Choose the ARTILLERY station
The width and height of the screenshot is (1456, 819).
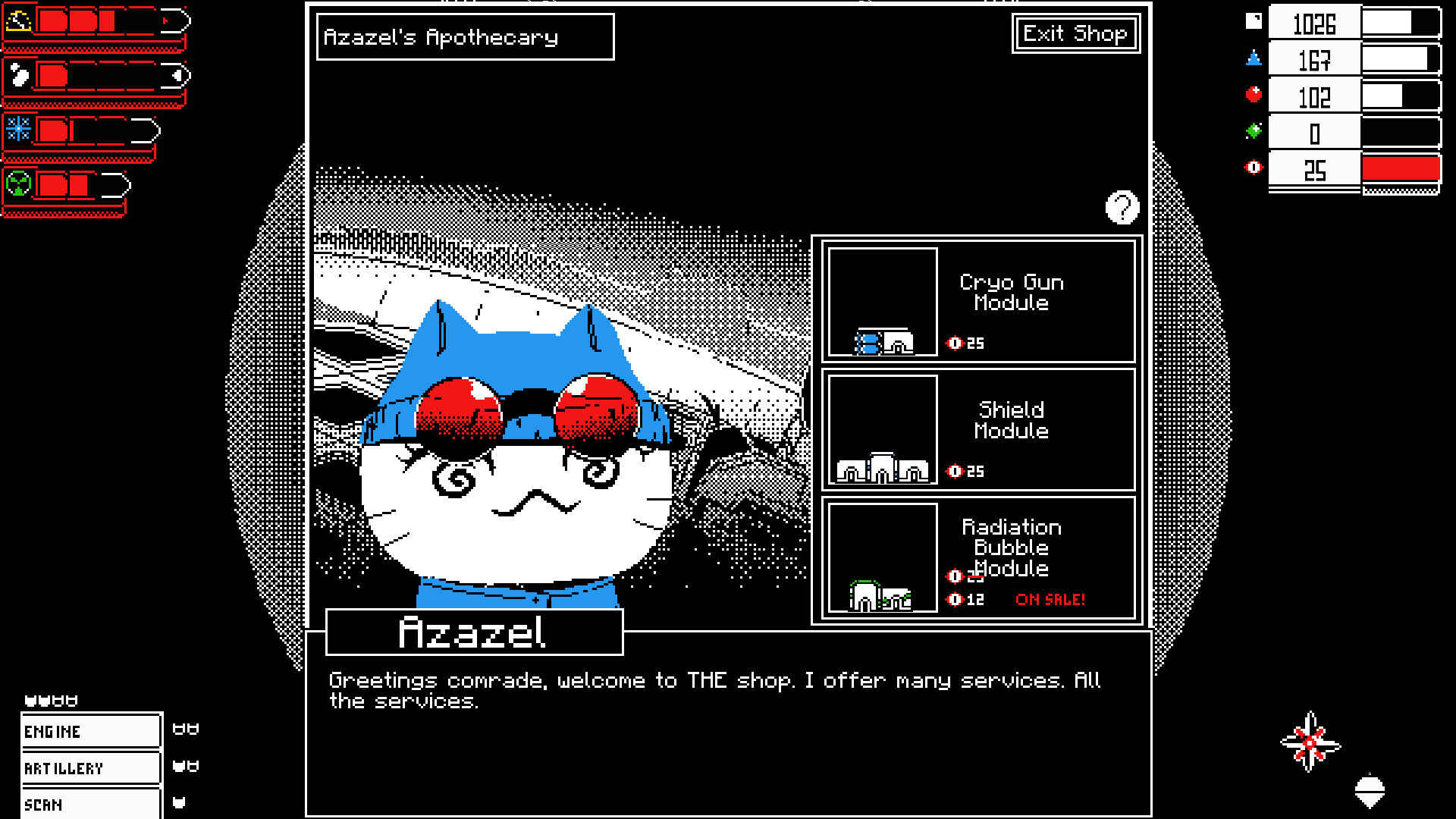tap(90, 768)
